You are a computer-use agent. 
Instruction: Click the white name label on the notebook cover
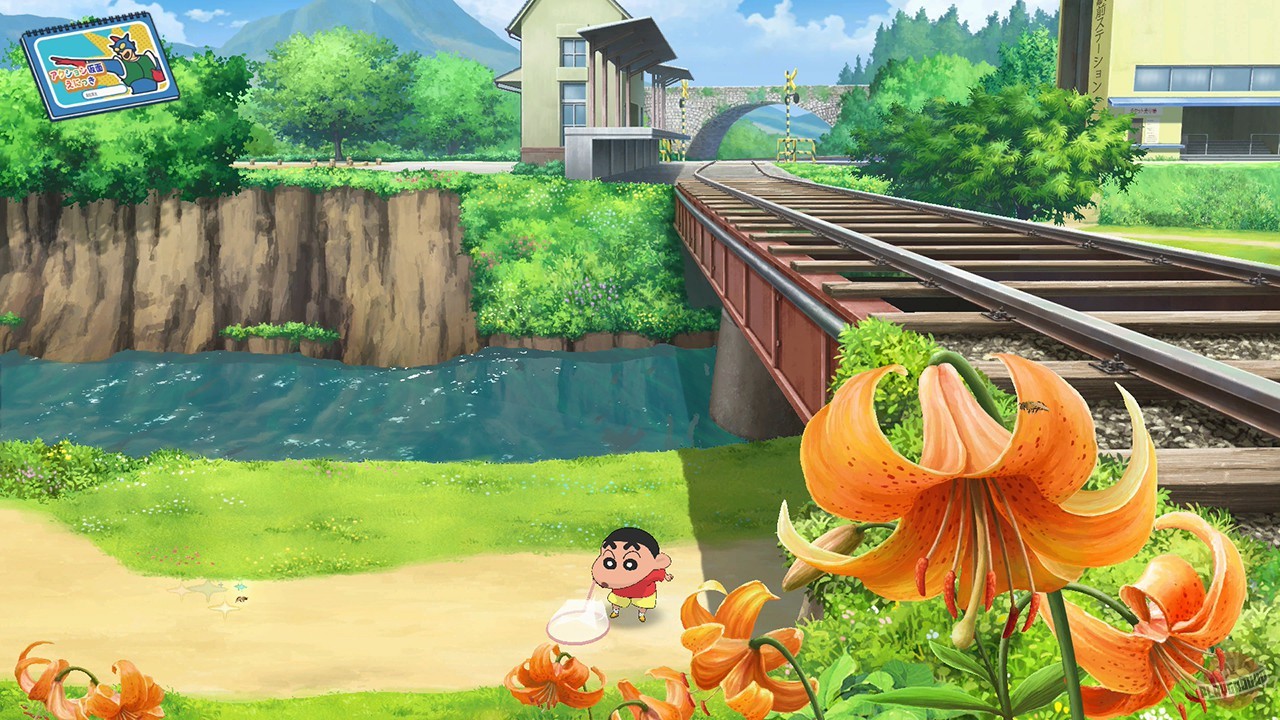105,93
